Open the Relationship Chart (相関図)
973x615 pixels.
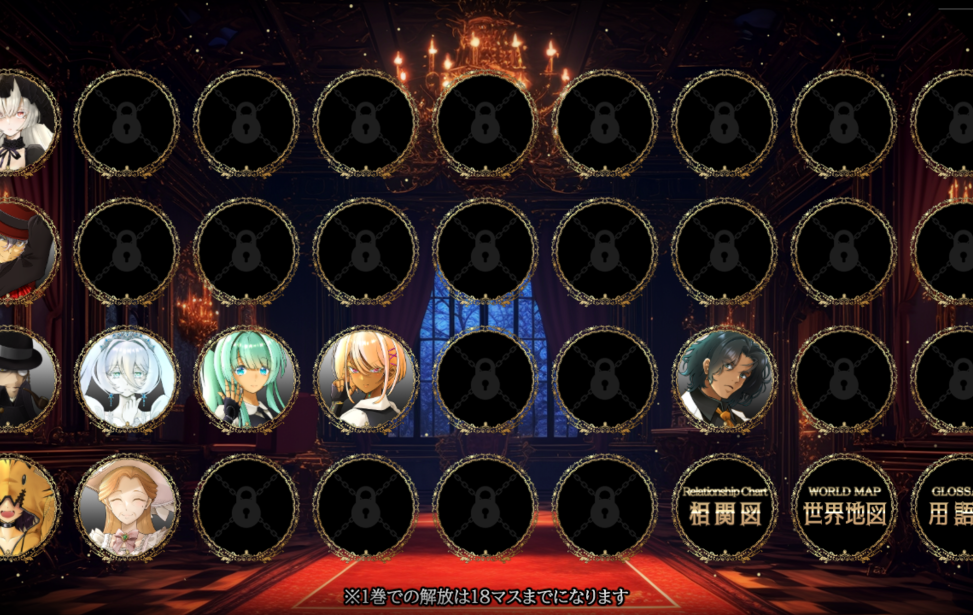(x=724, y=508)
